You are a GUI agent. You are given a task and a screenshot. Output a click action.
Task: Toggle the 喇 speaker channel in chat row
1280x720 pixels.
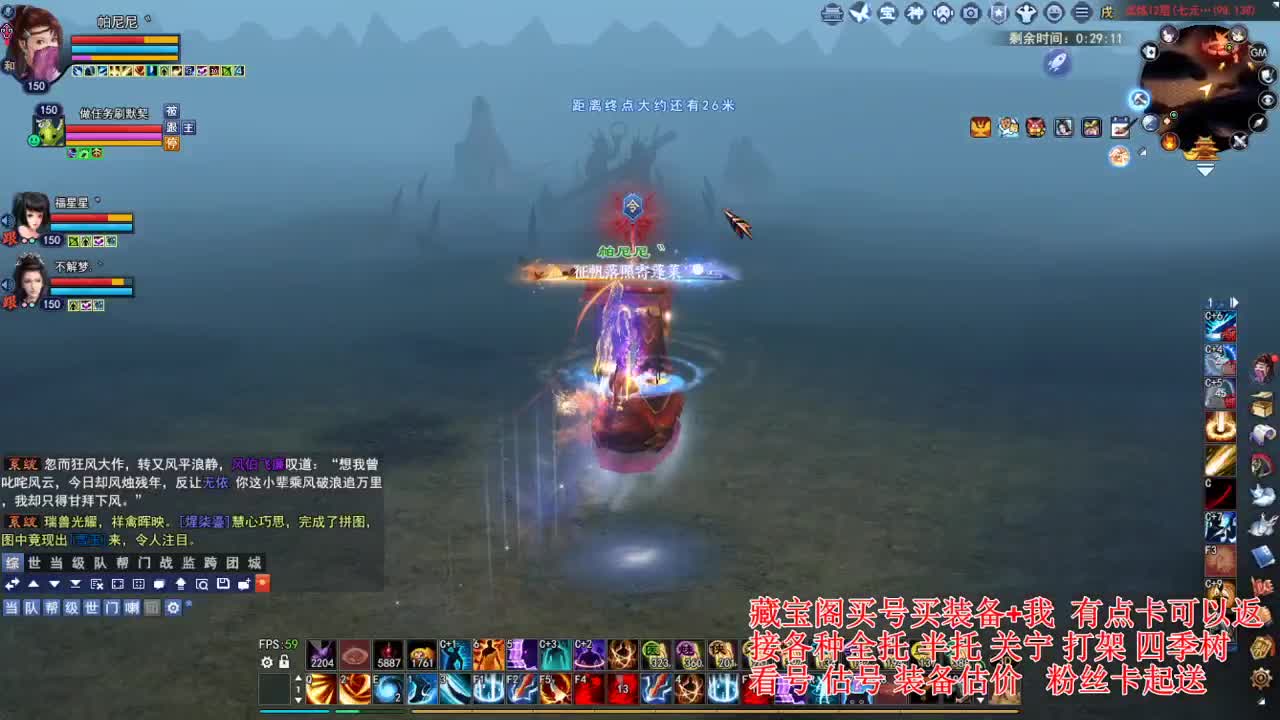132,607
